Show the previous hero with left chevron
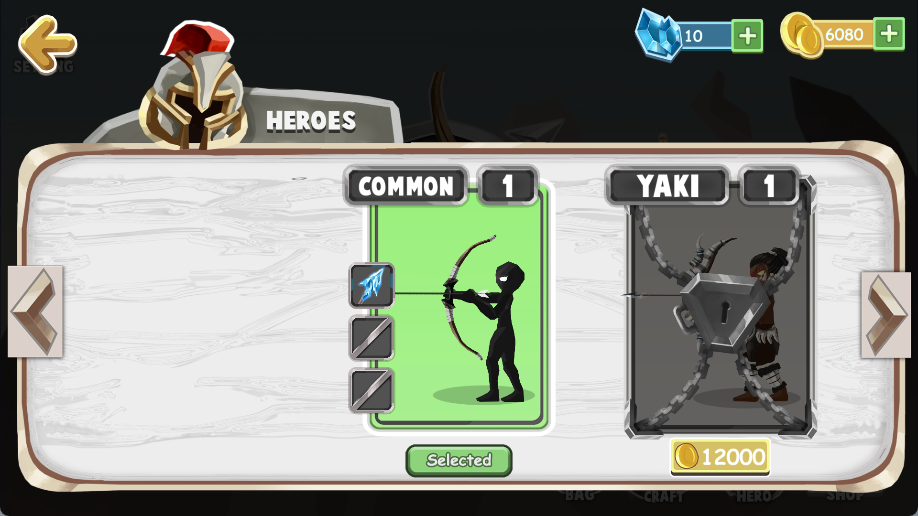The height and width of the screenshot is (516, 918). pos(35,311)
